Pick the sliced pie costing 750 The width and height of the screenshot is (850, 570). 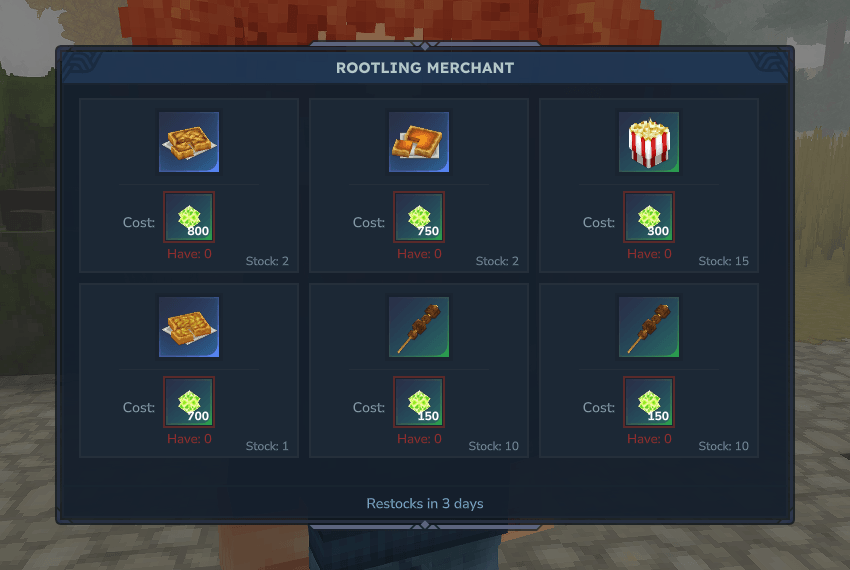tap(419, 142)
